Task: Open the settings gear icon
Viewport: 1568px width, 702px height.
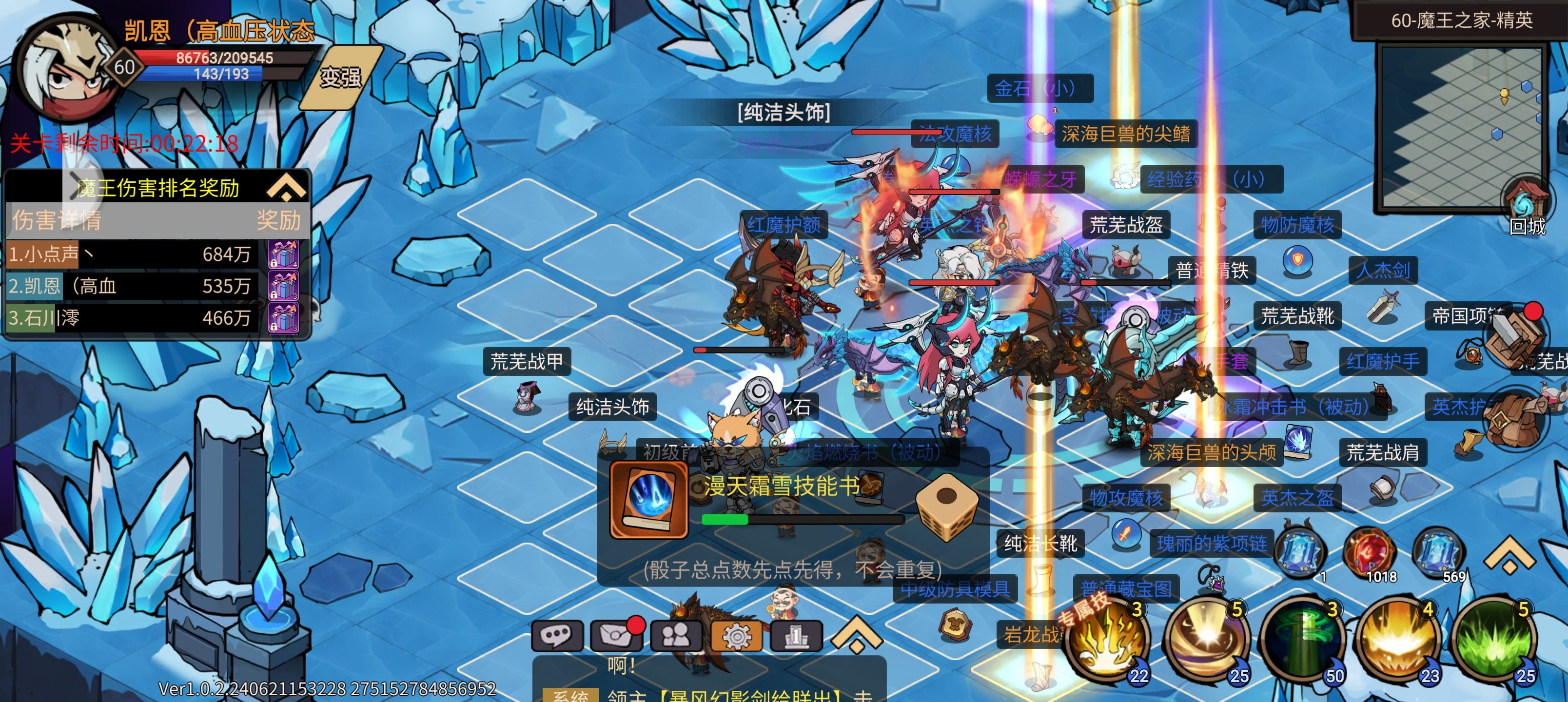Action: pos(738,635)
